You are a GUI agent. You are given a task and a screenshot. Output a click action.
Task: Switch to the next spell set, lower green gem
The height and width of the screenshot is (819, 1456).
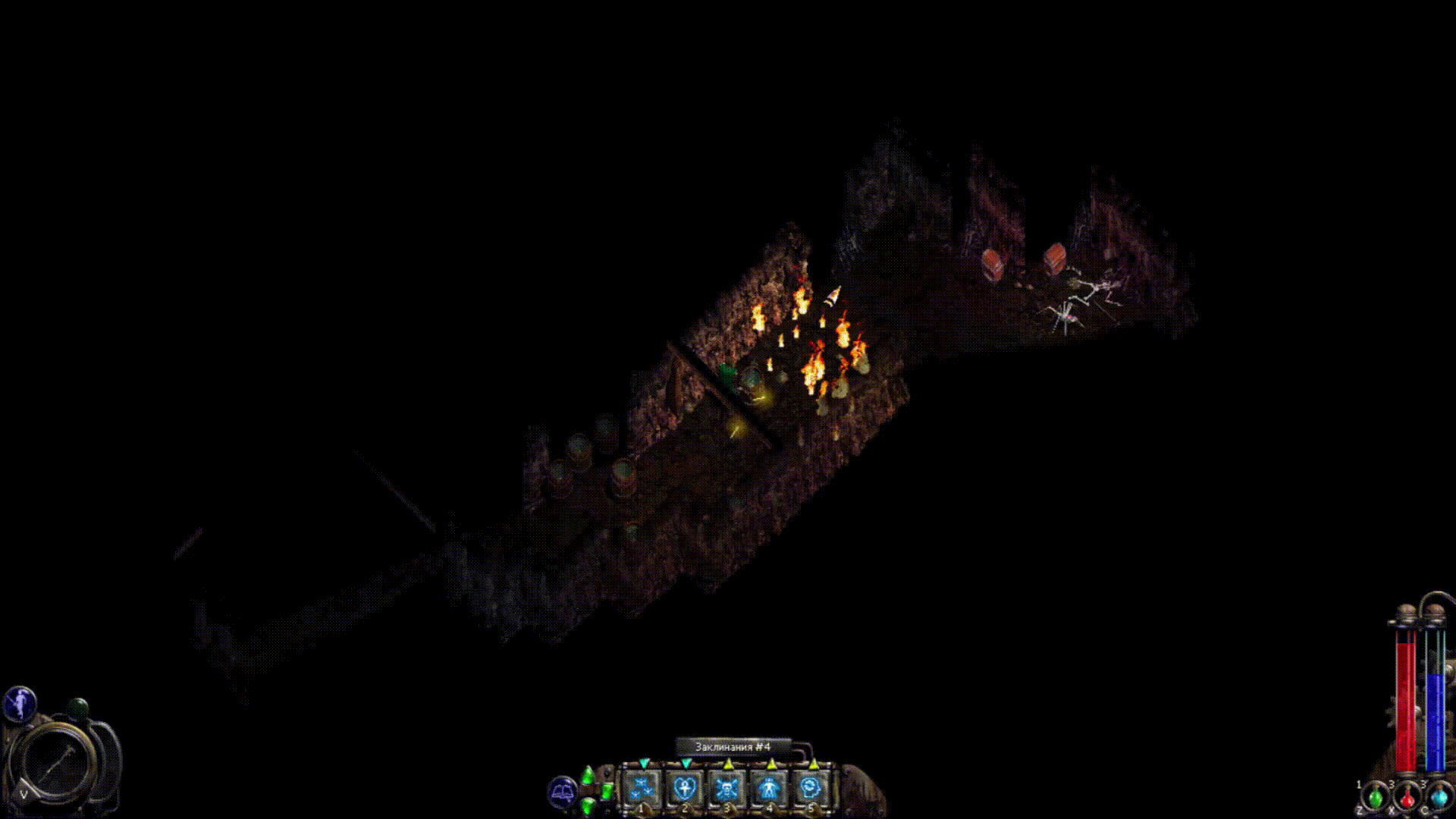[x=588, y=804]
